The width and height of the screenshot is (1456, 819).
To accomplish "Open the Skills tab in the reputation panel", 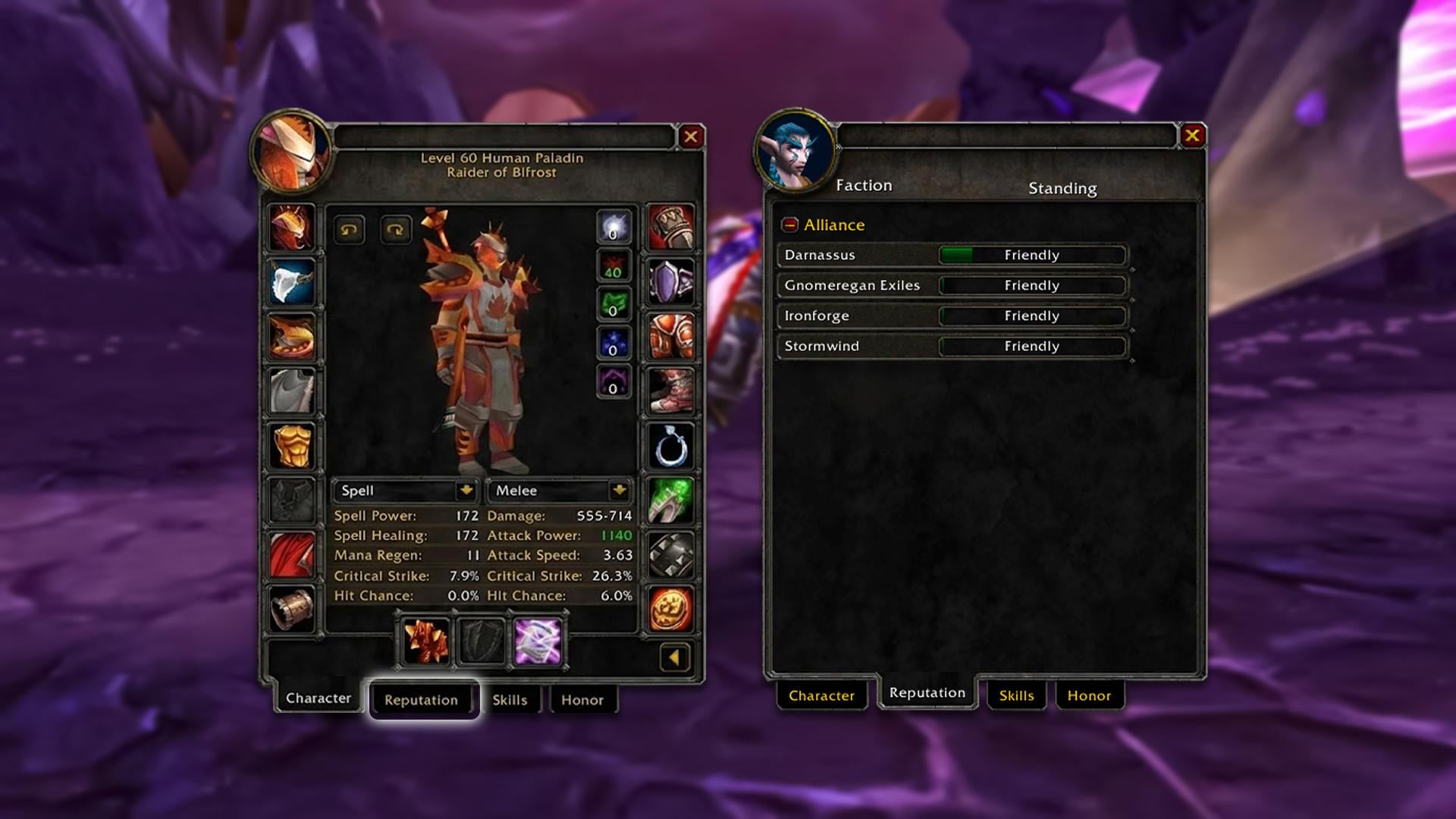I will click(x=1016, y=695).
